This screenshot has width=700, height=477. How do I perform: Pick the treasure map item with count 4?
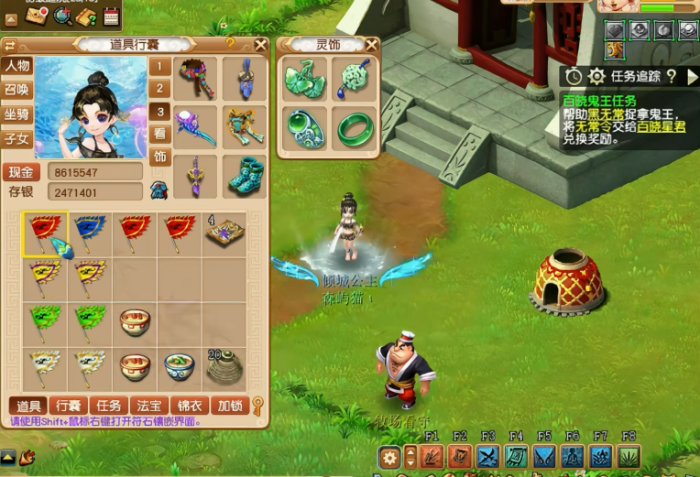click(224, 233)
